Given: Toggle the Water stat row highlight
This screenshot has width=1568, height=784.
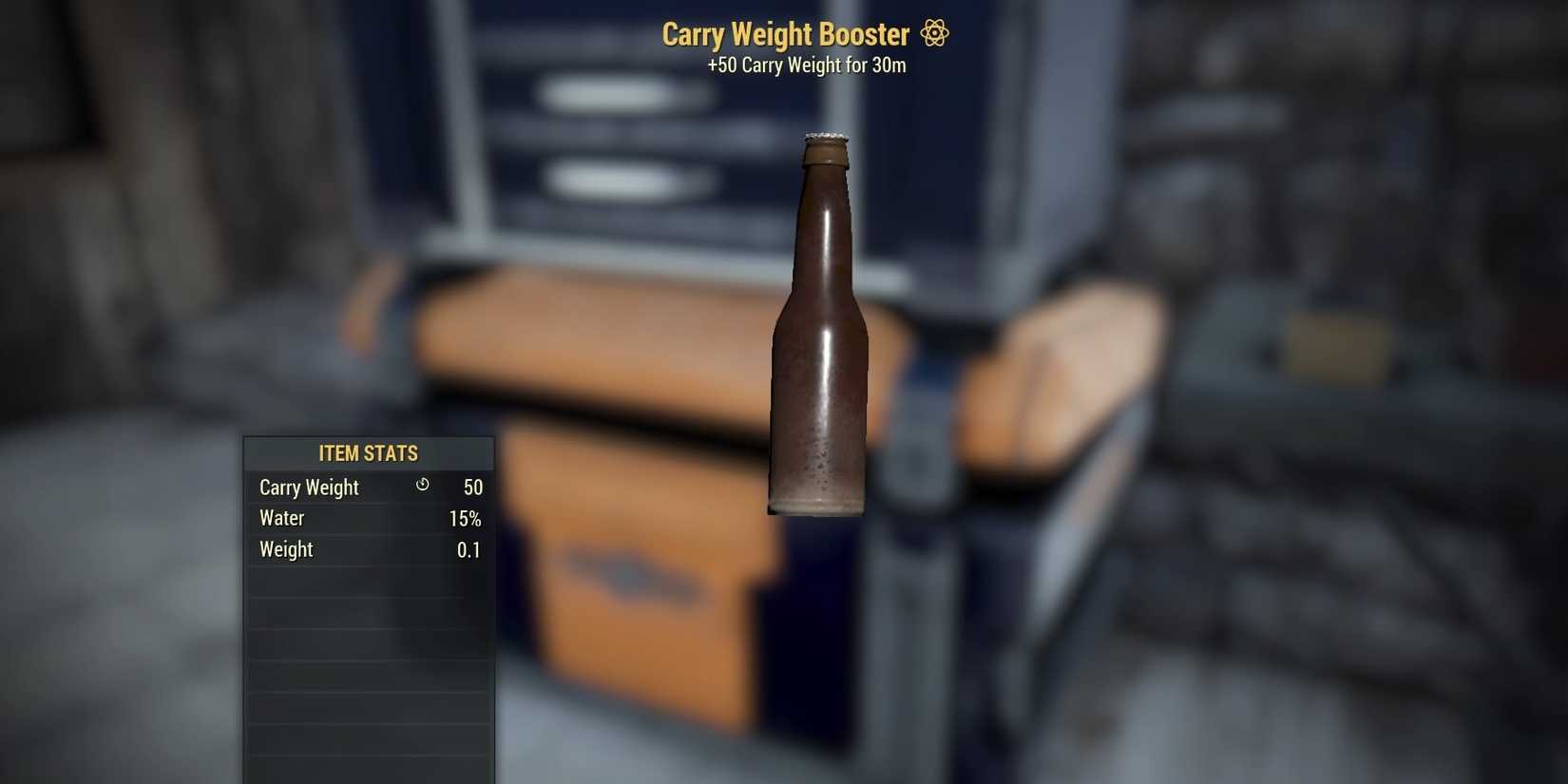Looking at the screenshot, I should pos(369,518).
